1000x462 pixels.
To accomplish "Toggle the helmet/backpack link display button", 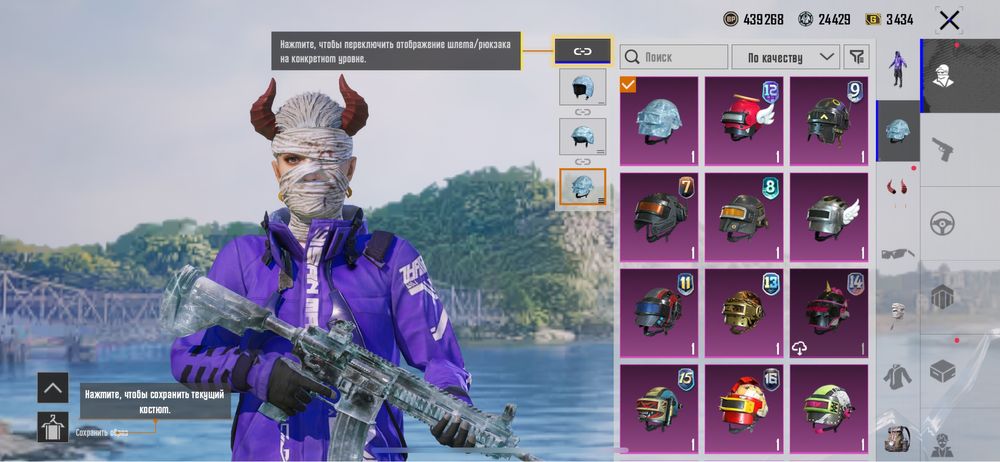I will coord(582,50).
